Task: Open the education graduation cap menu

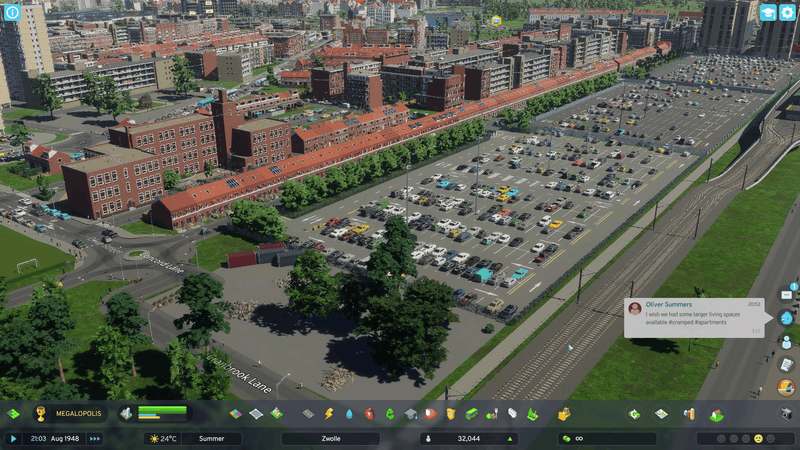Action: pos(410,413)
